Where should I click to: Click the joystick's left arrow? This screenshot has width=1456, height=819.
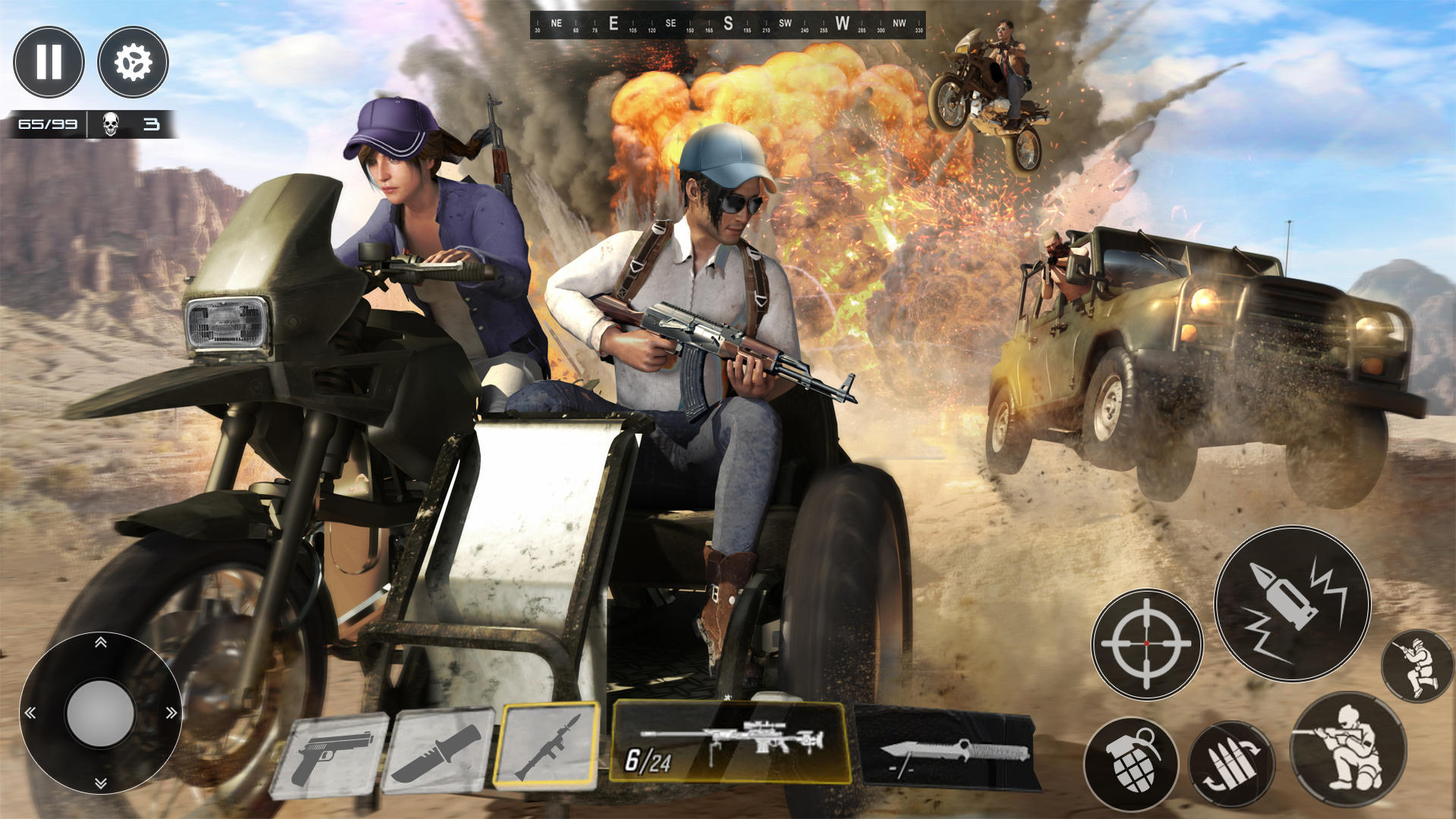30,713
